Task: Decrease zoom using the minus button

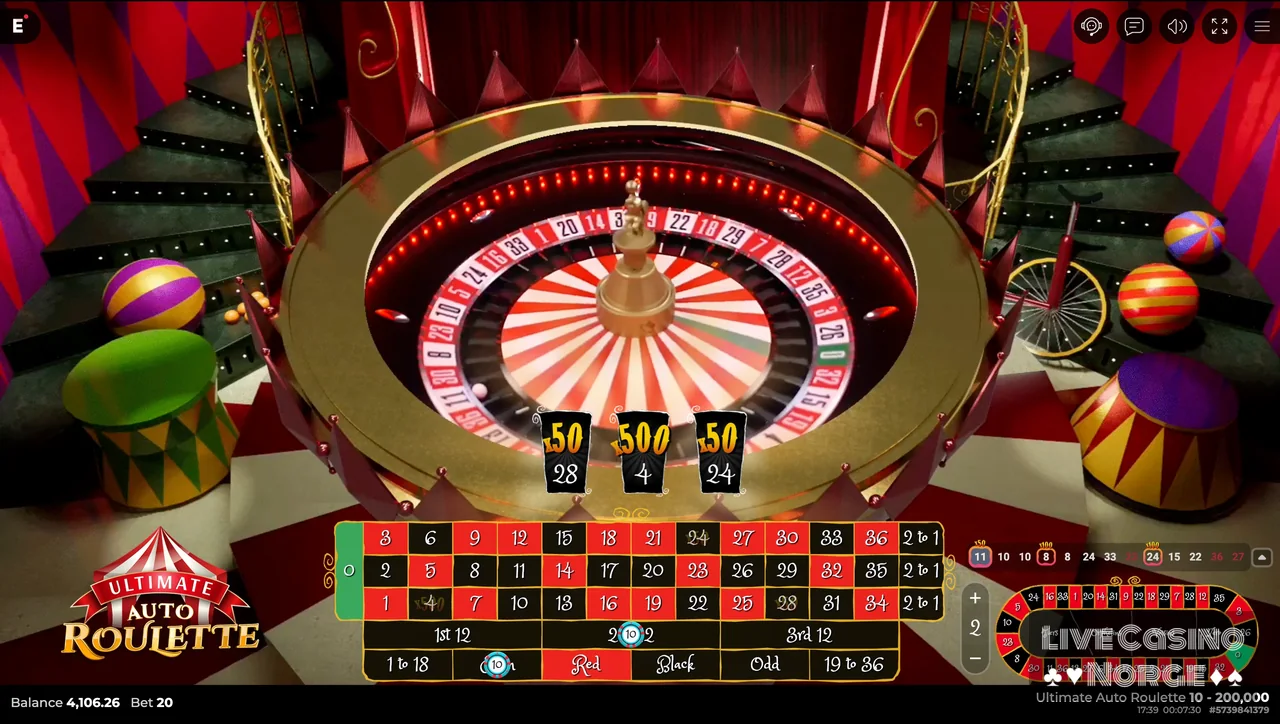Action: 974,658
